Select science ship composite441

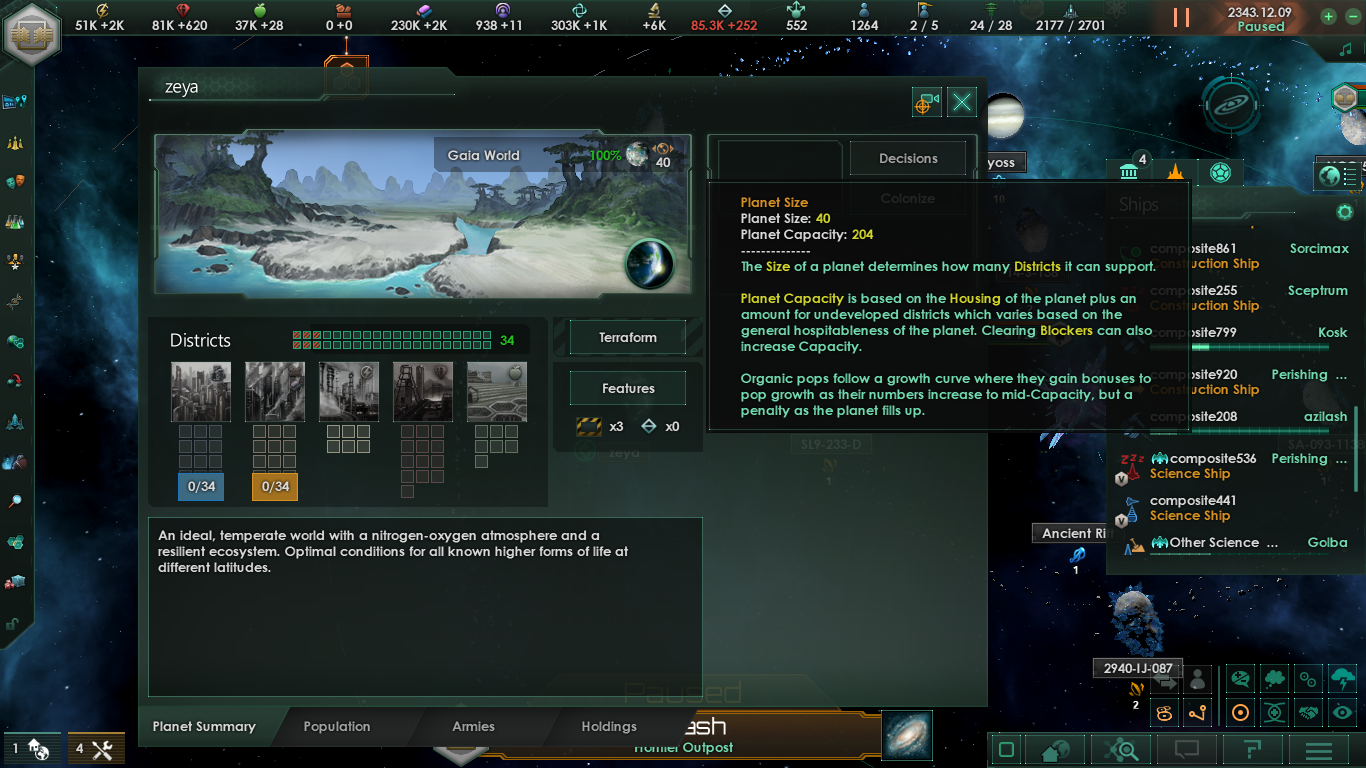point(1192,508)
